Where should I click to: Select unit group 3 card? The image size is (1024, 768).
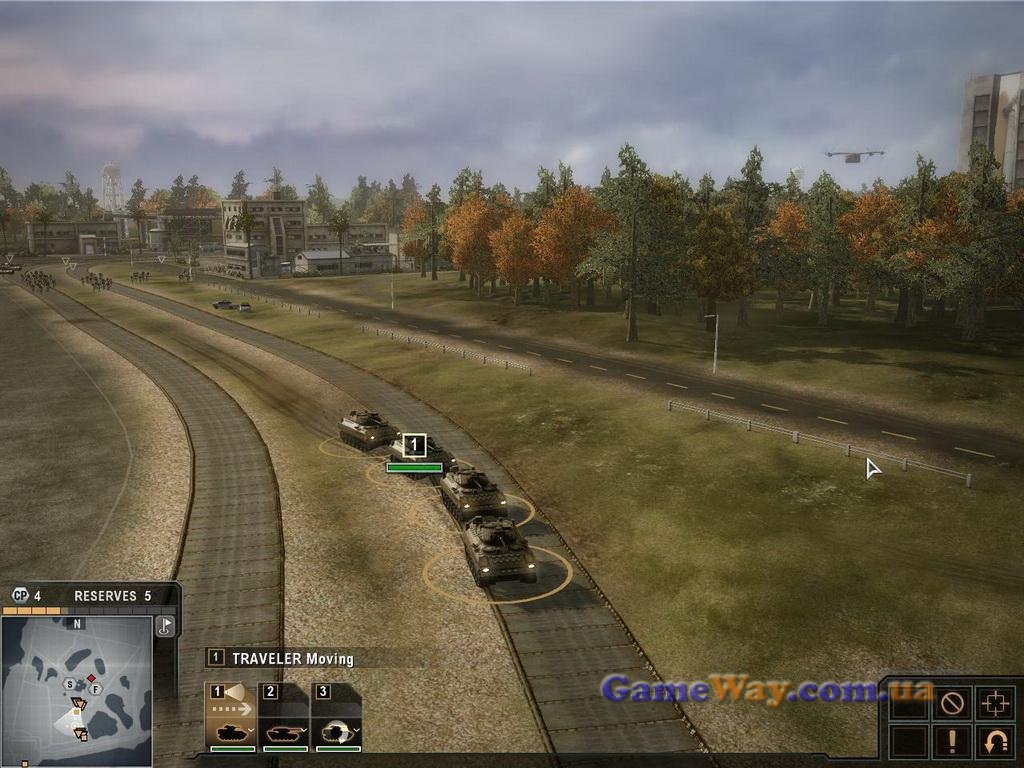[x=337, y=716]
